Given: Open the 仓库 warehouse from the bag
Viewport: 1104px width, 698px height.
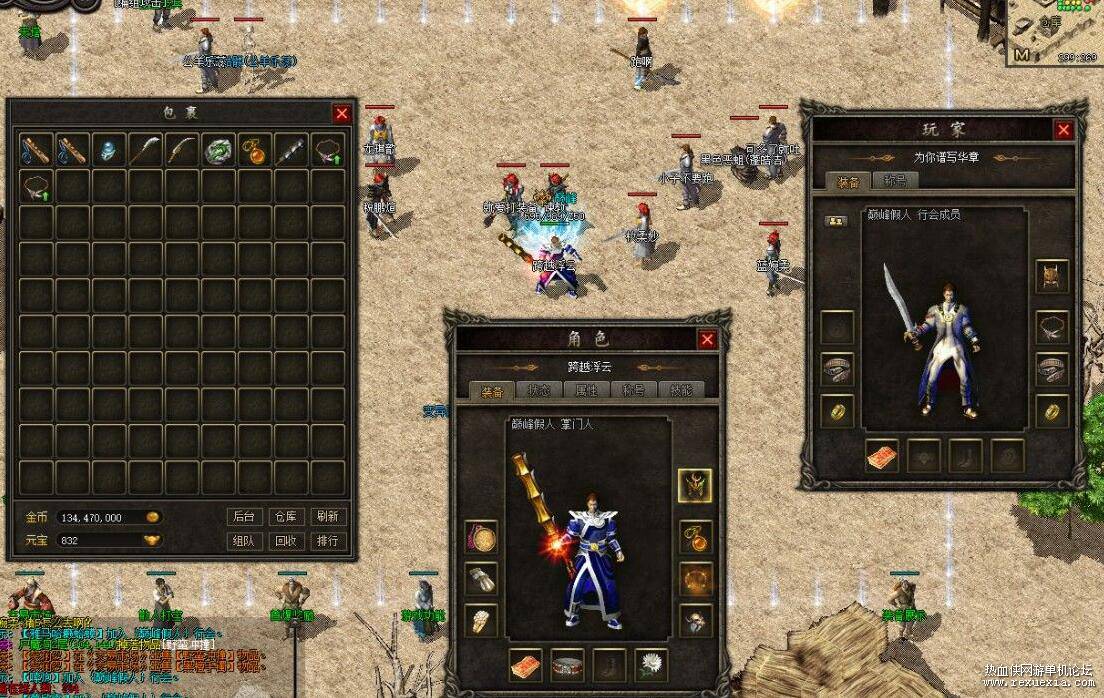Looking at the screenshot, I should (286, 517).
